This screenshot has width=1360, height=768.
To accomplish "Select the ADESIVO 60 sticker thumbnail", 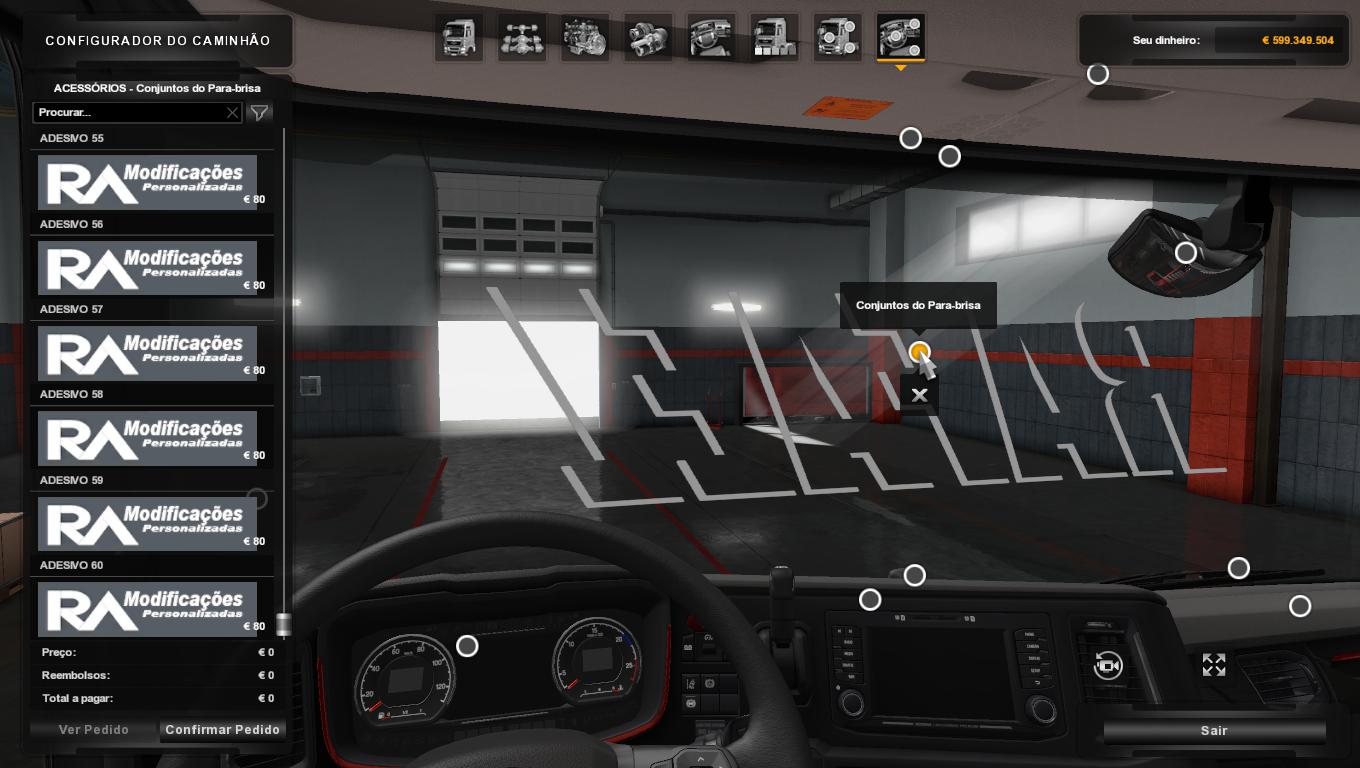I will (147, 608).
